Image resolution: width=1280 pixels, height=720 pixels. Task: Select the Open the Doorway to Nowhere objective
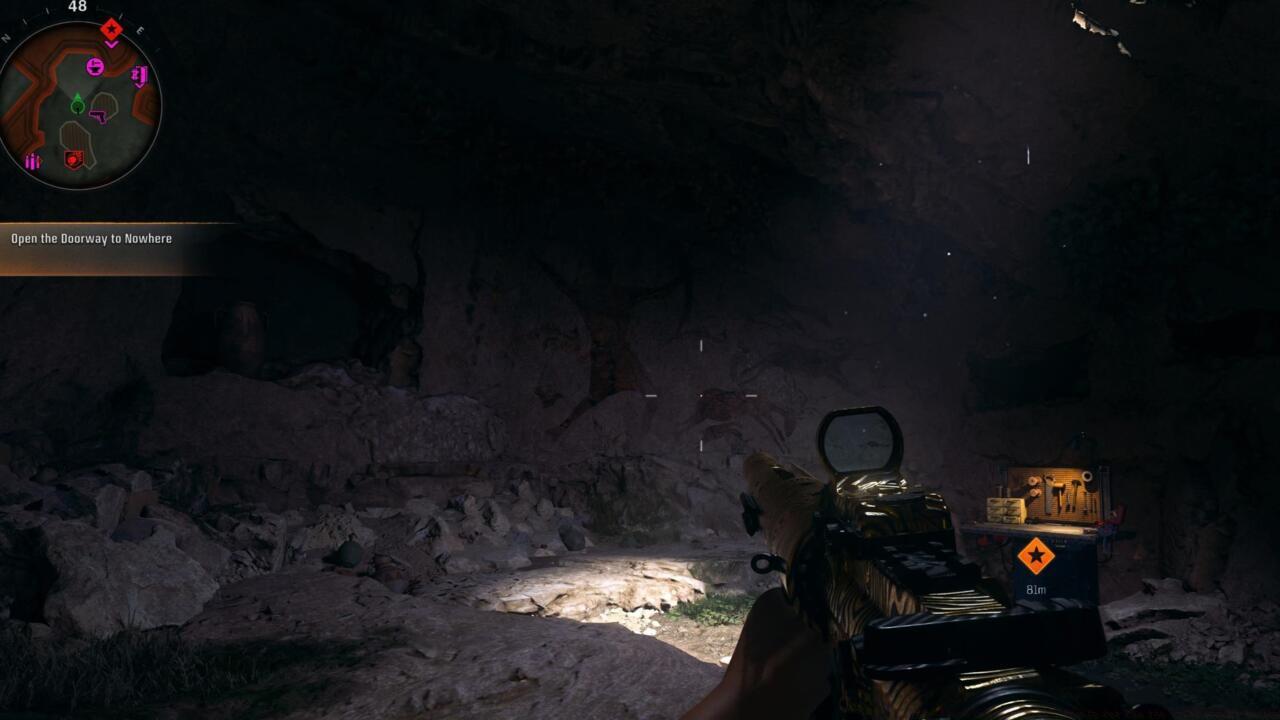click(x=92, y=239)
